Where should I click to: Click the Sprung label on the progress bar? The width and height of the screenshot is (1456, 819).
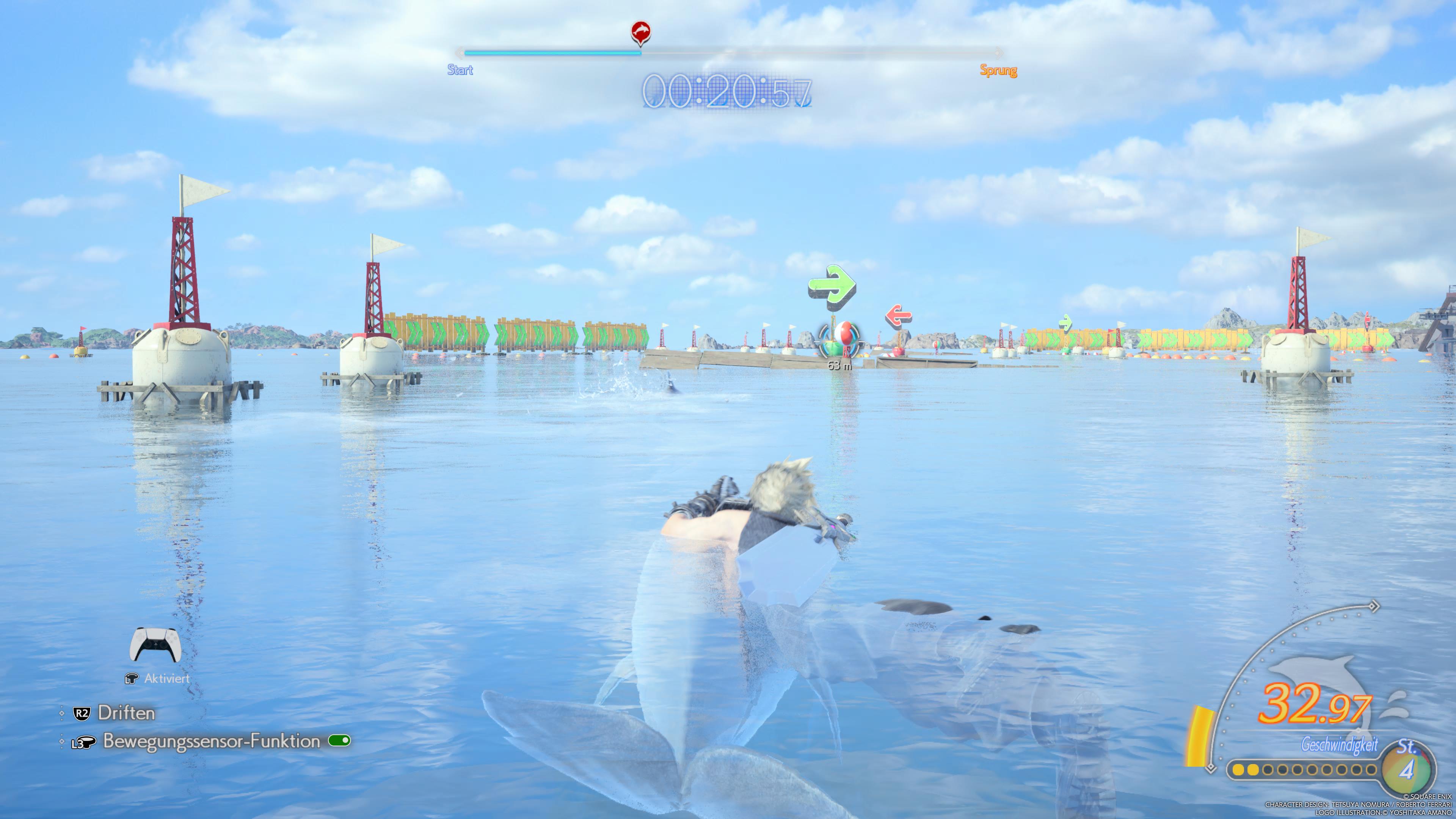click(x=998, y=71)
